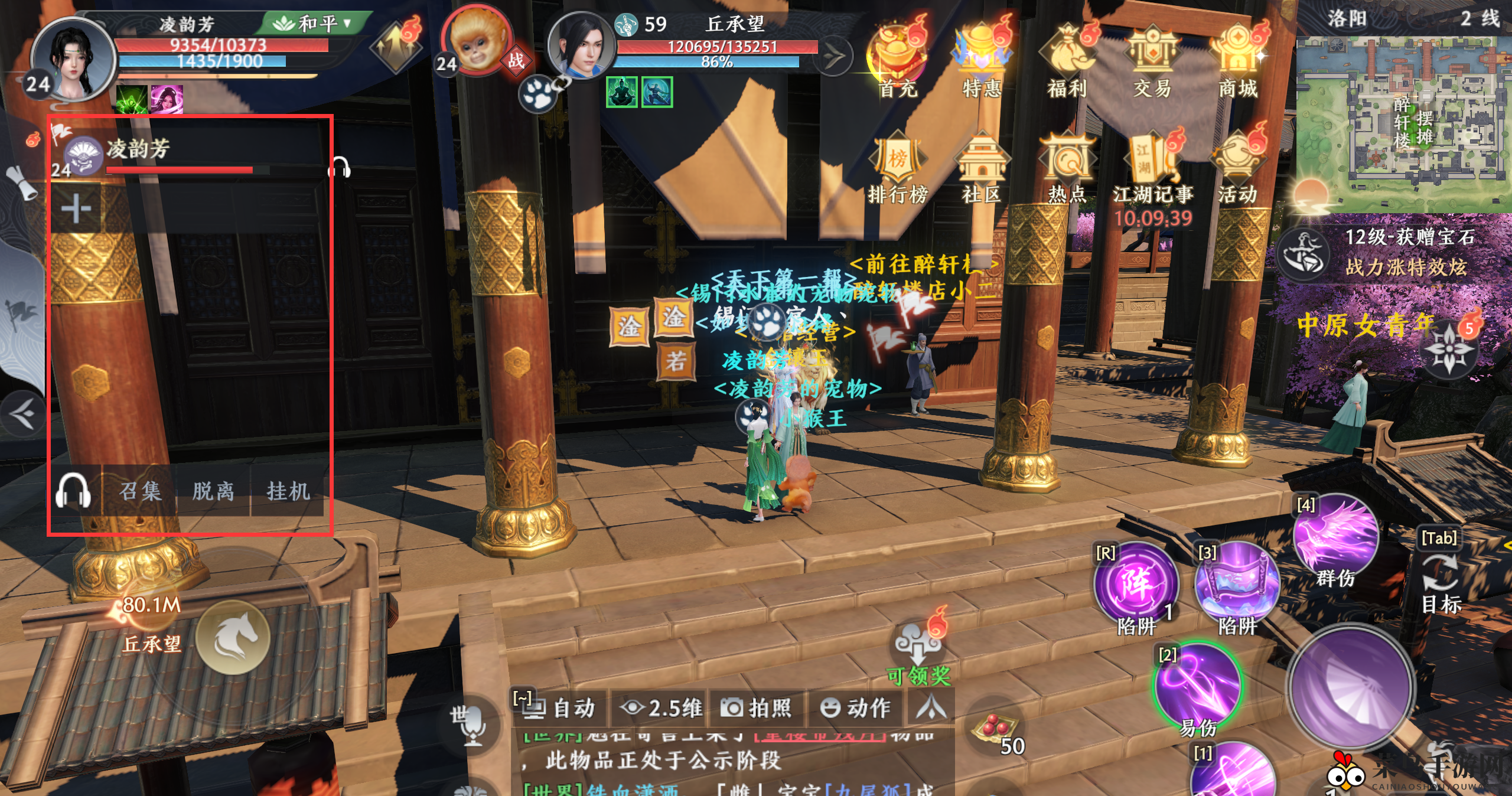Screen dimensions: 1512x796
Task: Click the 洛阳 minimap
Action: (x=1403, y=124)
